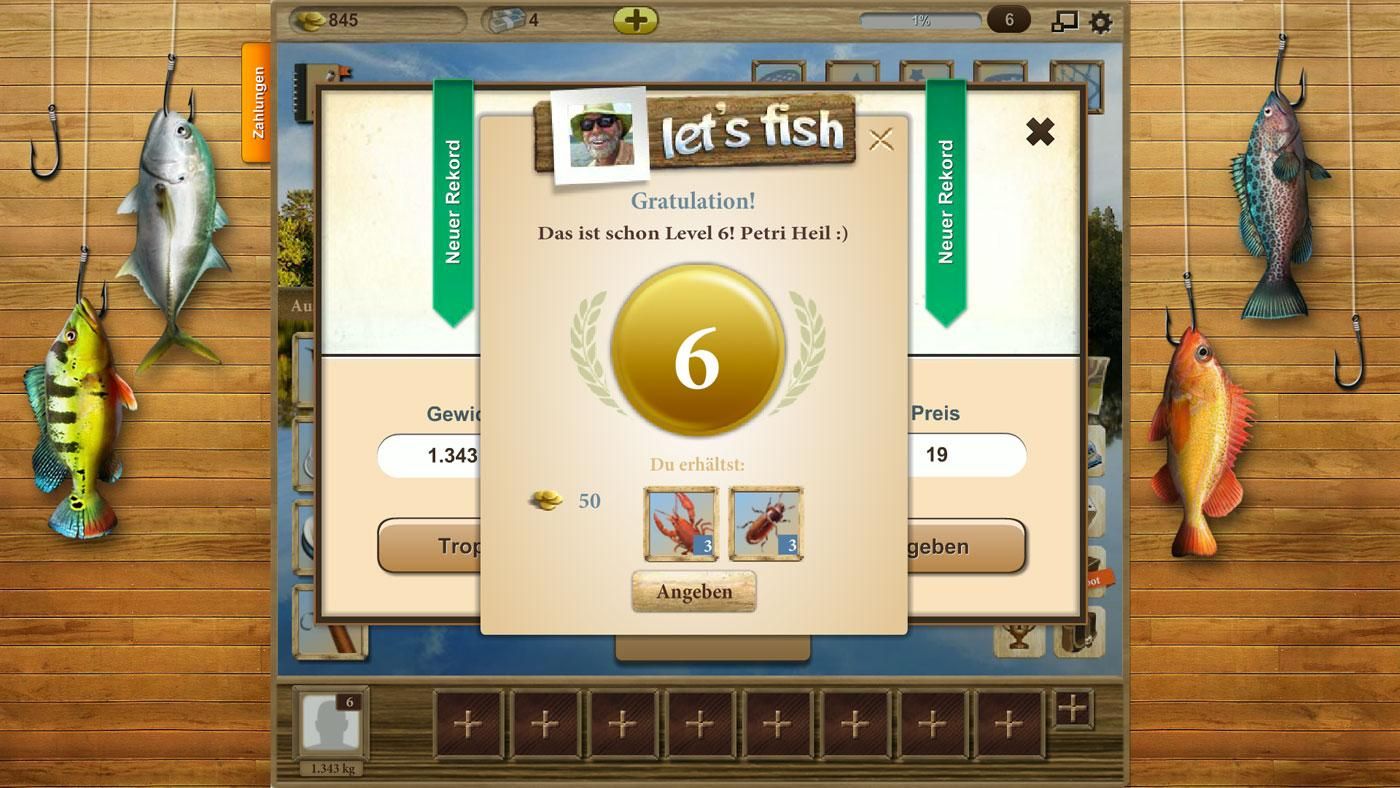
Task: Click the gold coin balance showing 845
Action: pos(330,17)
